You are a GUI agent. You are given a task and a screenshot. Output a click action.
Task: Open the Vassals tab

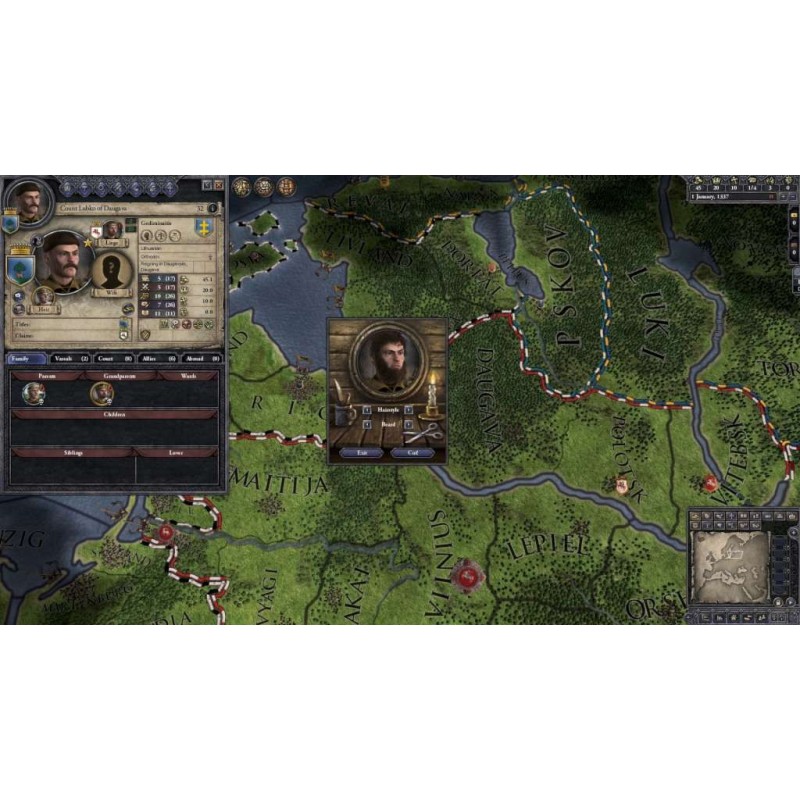click(x=70, y=357)
